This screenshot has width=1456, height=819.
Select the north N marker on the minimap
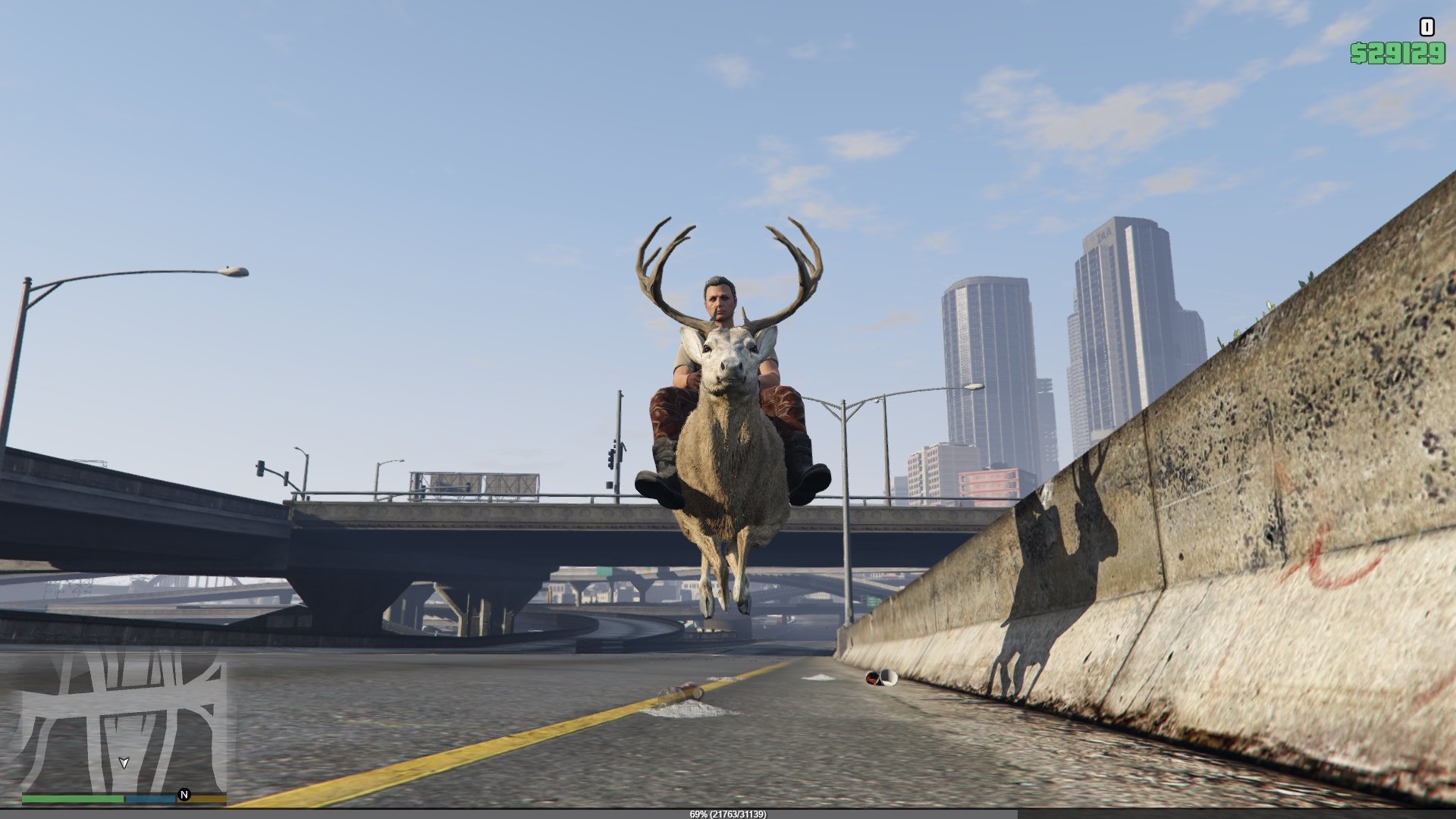pyautogui.click(x=184, y=795)
